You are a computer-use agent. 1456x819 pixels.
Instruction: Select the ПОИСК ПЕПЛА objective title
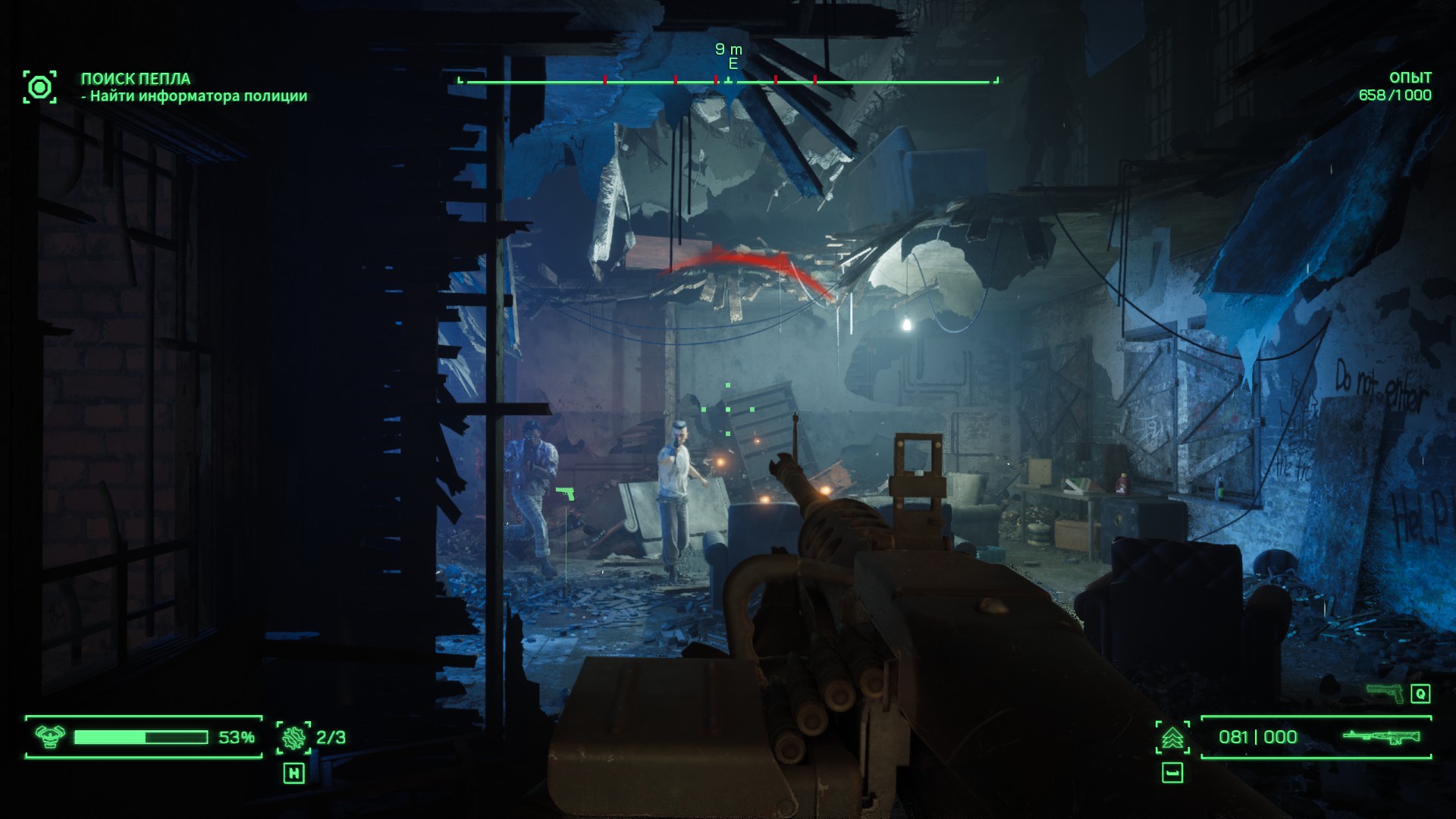[136, 79]
